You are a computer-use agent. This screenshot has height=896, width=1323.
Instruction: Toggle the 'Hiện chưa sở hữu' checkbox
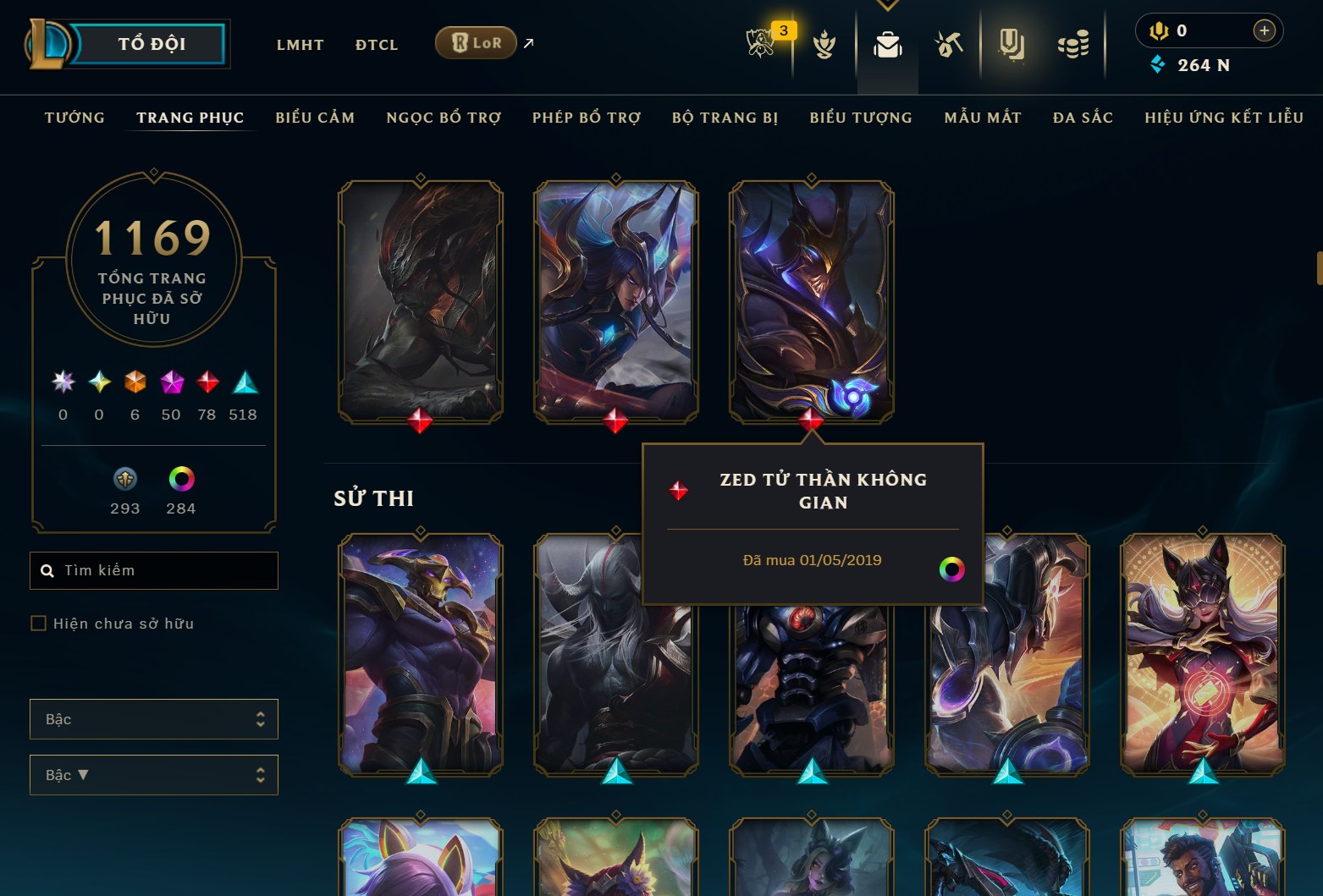coord(39,623)
